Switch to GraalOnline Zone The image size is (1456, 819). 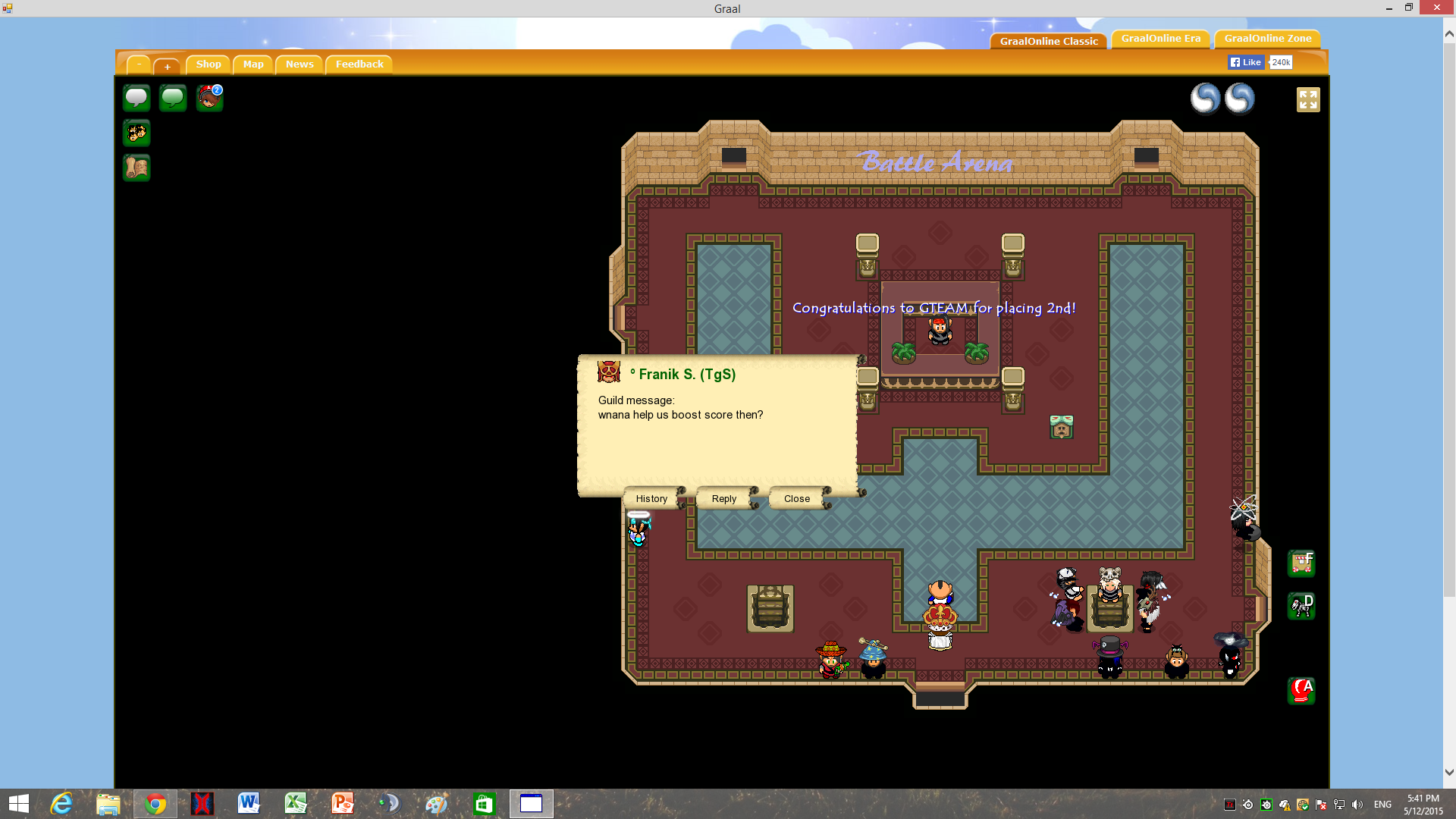pyautogui.click(x=1267, y=39)
